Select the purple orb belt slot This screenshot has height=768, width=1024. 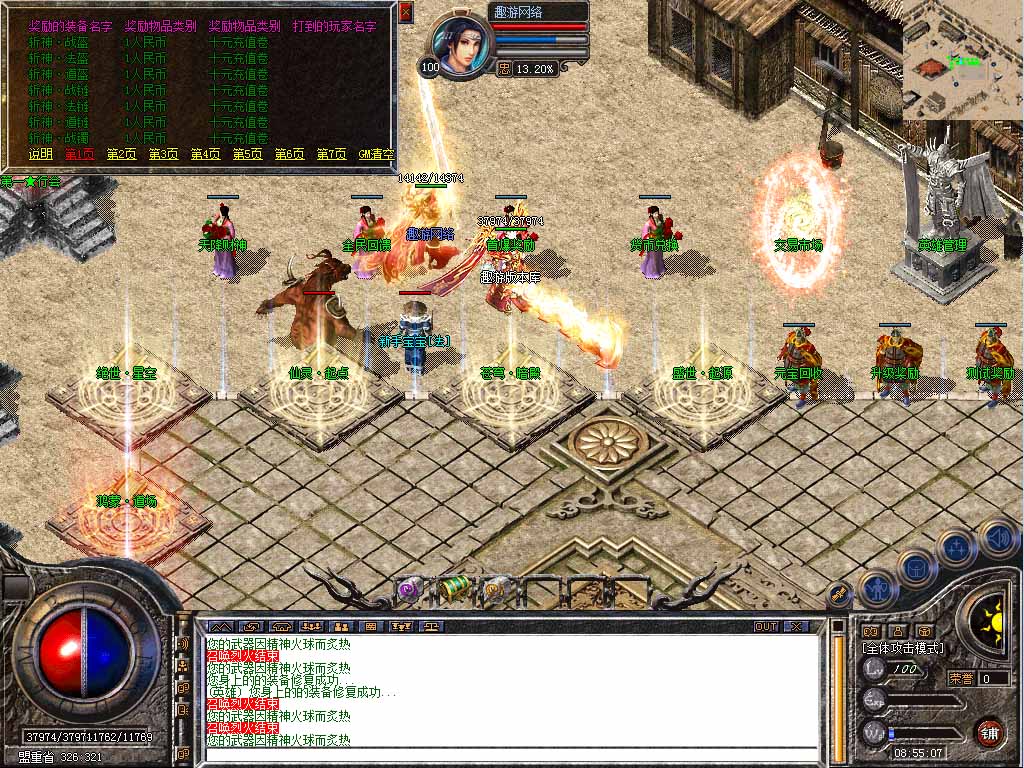409,590
